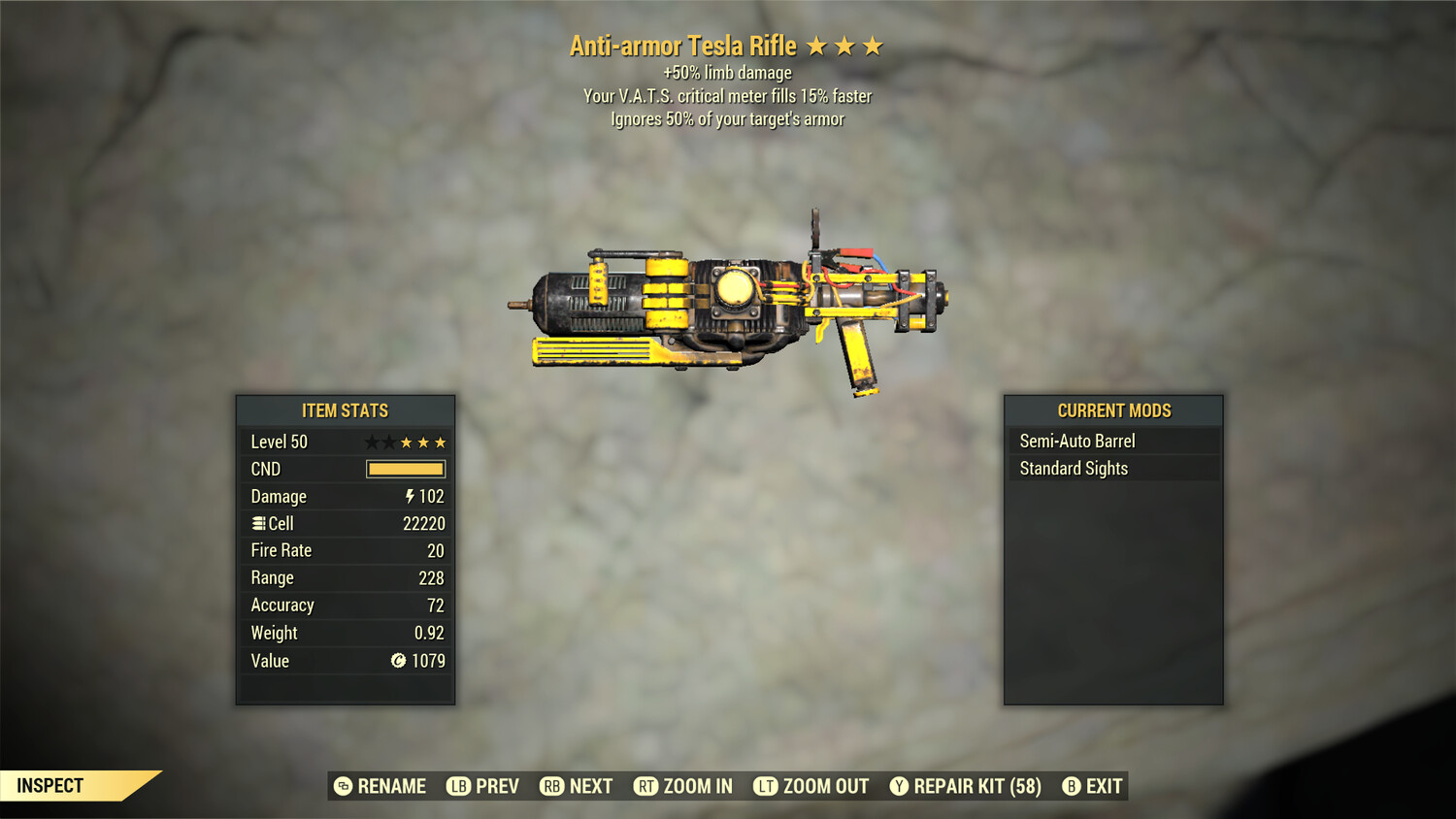The image size is (1456, 819).
Task: Click the caps icon beside Value 1079
Action: [397, 661]
